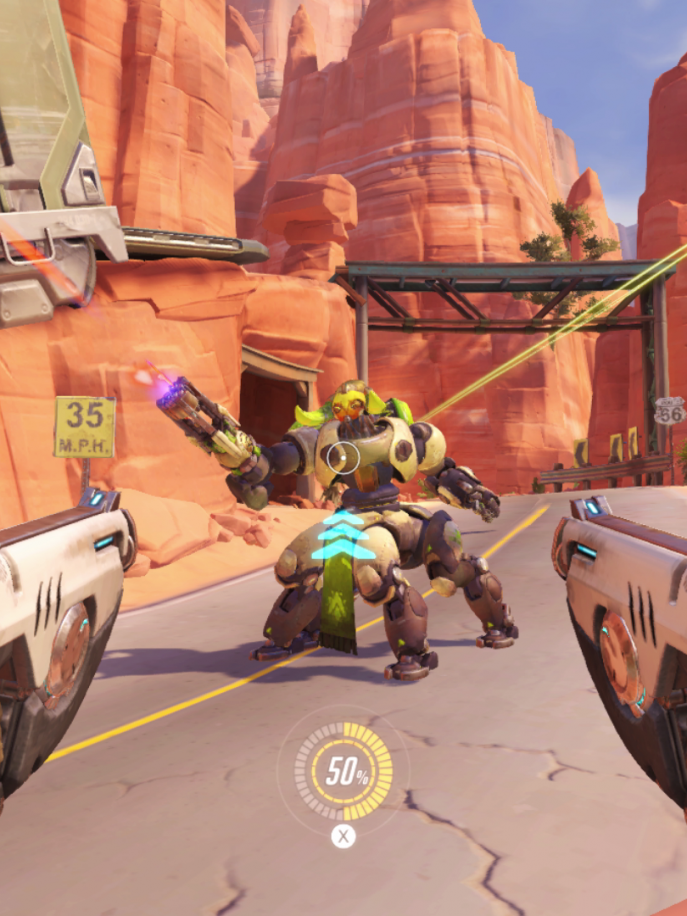
Task: Activate the ultimate ability charge meter
Action: click(343, 773)
